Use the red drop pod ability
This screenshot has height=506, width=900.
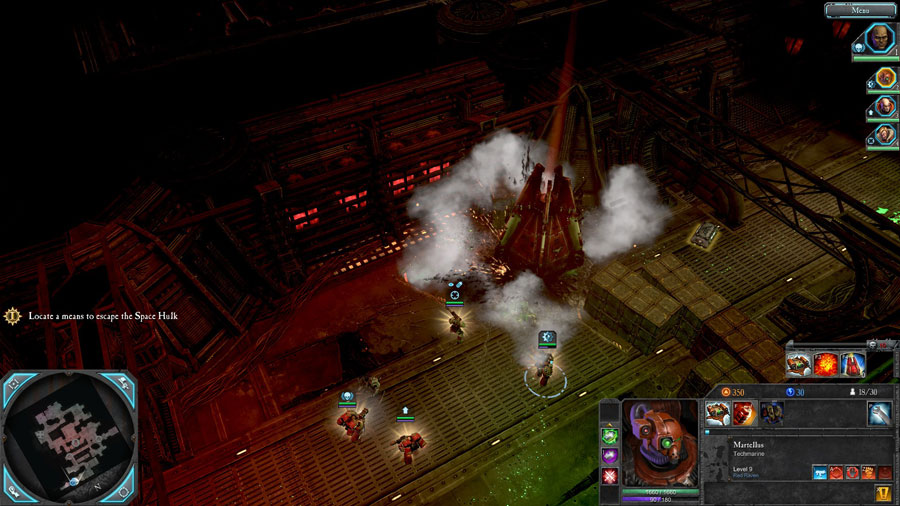click(852, 364)
